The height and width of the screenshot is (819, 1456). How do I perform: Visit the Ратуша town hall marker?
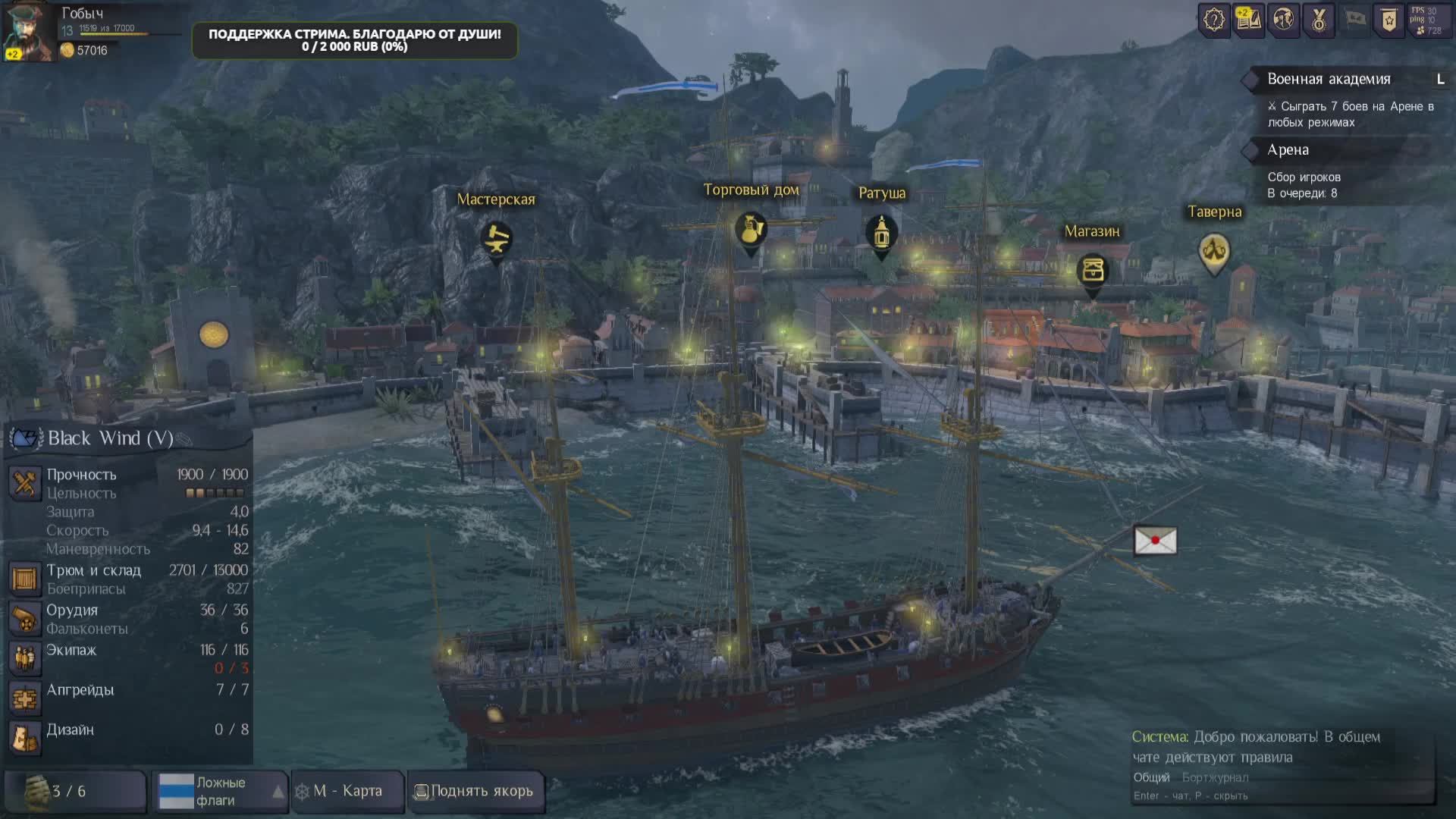(880, 233)
